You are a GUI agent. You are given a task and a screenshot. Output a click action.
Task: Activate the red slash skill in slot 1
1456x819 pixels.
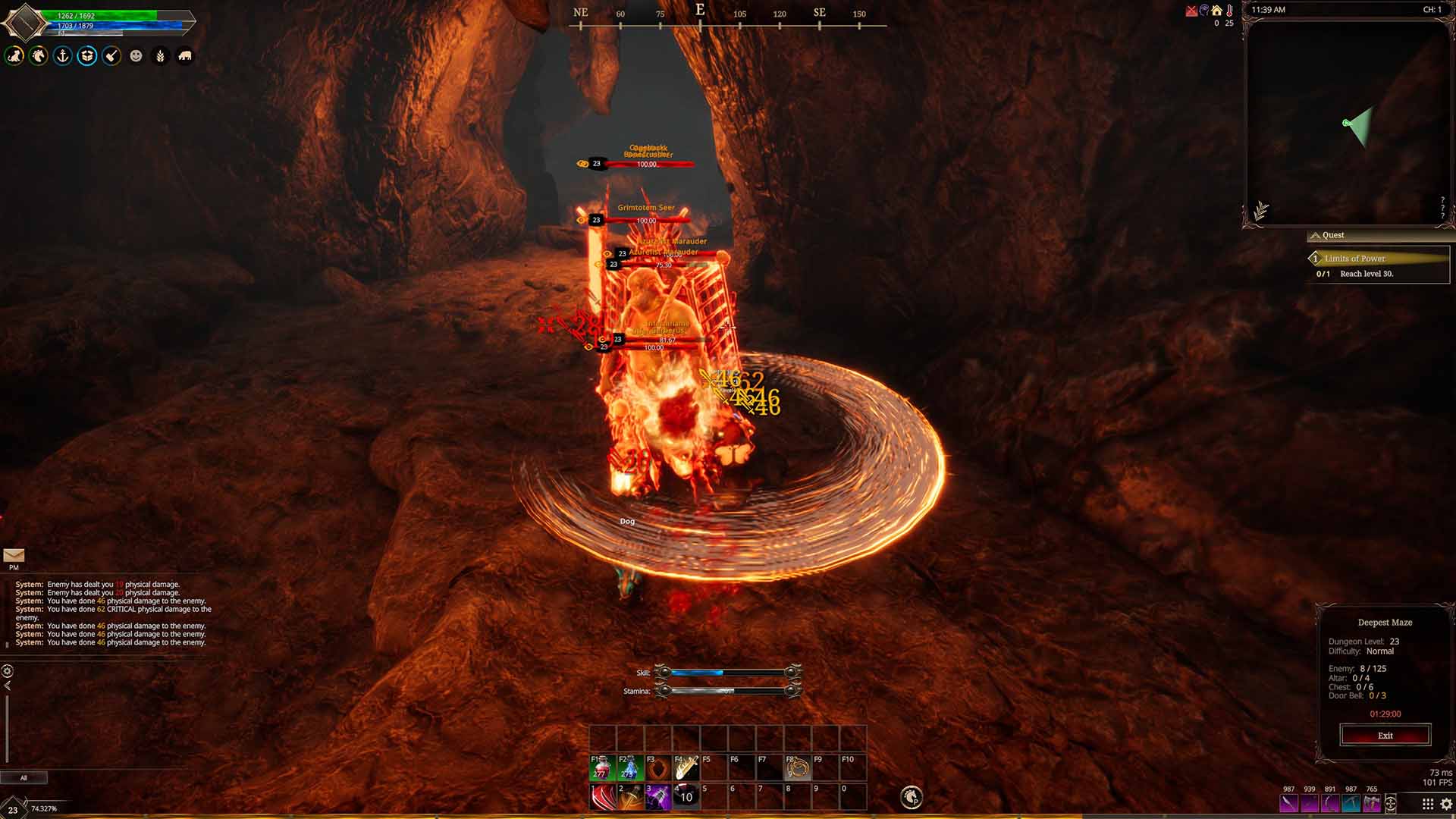pos(603,797)
